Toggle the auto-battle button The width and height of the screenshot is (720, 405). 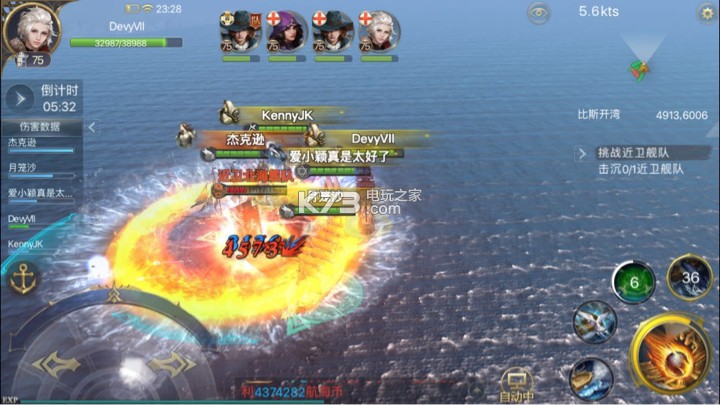pyautogui.click(x=517, y=386)
